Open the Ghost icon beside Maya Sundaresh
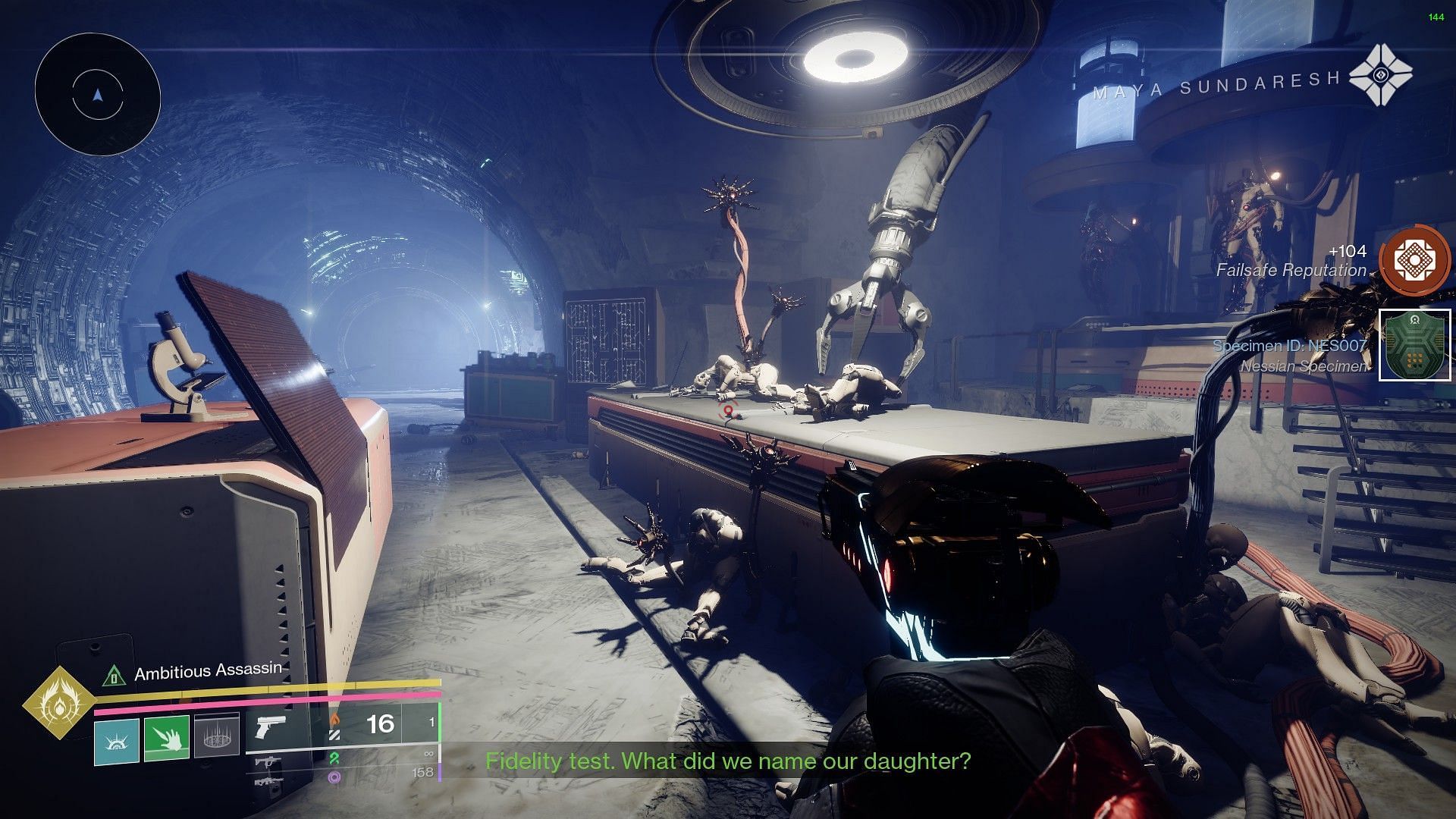The width and height of the screenshot is (1456, 819). tap(1381, 75)
